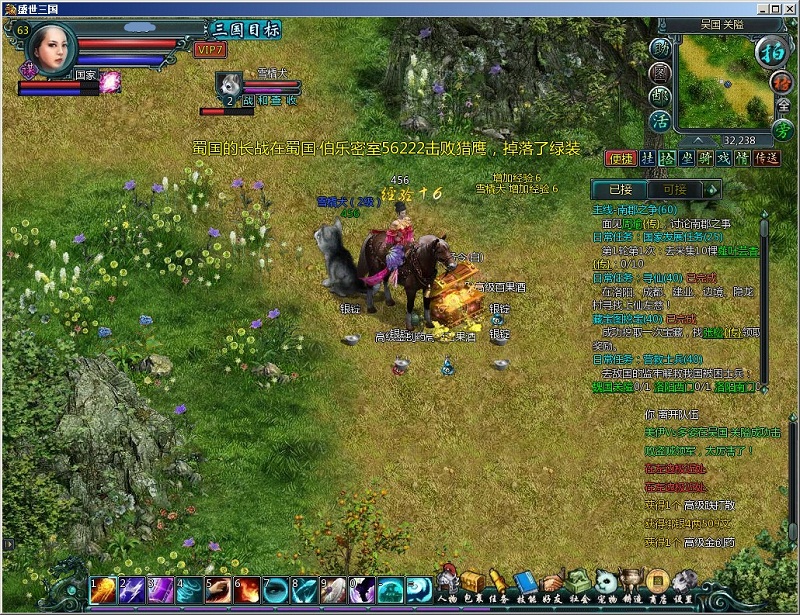Click the 传送 teleport button
Viewport: 800px width, 615px height.
point(766,158)
